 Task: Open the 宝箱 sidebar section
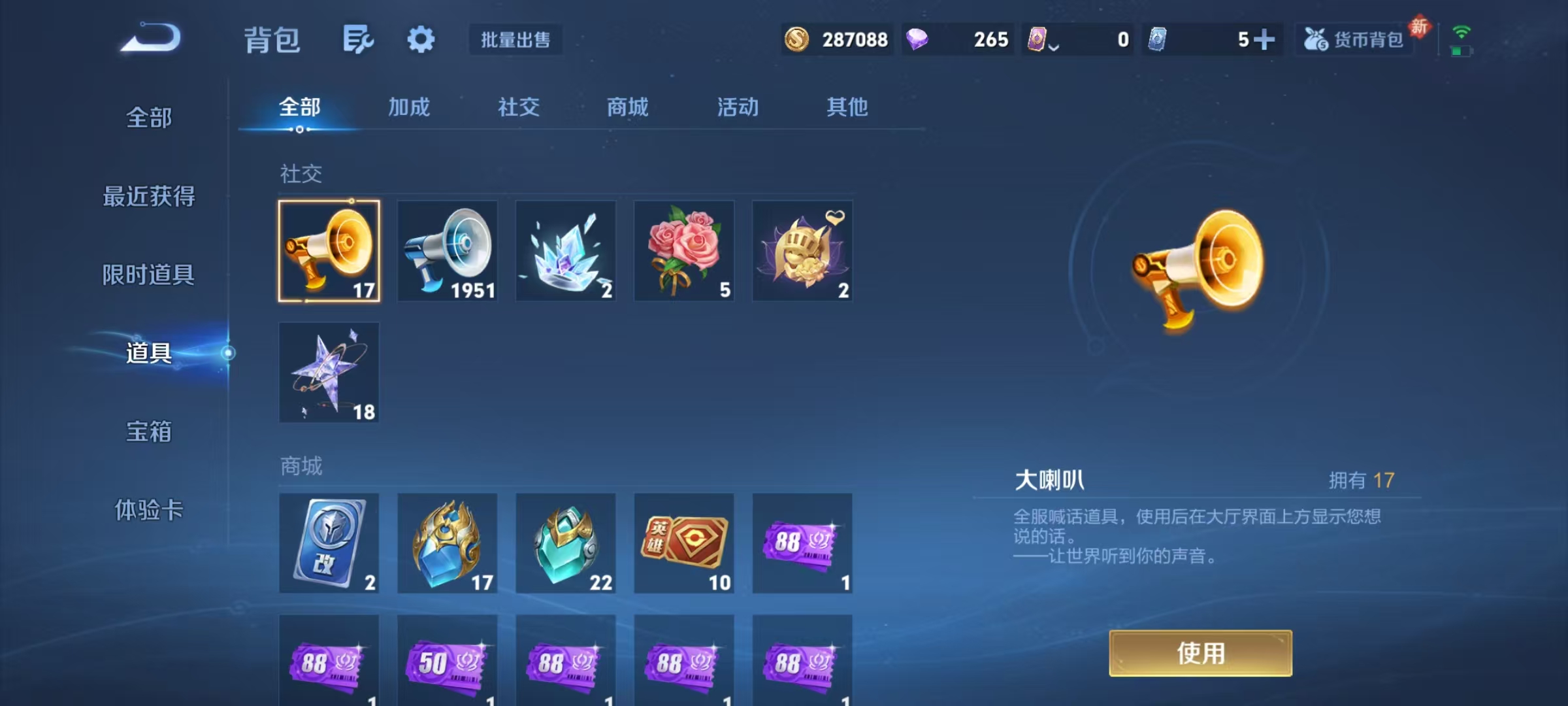tap(148, 433)
